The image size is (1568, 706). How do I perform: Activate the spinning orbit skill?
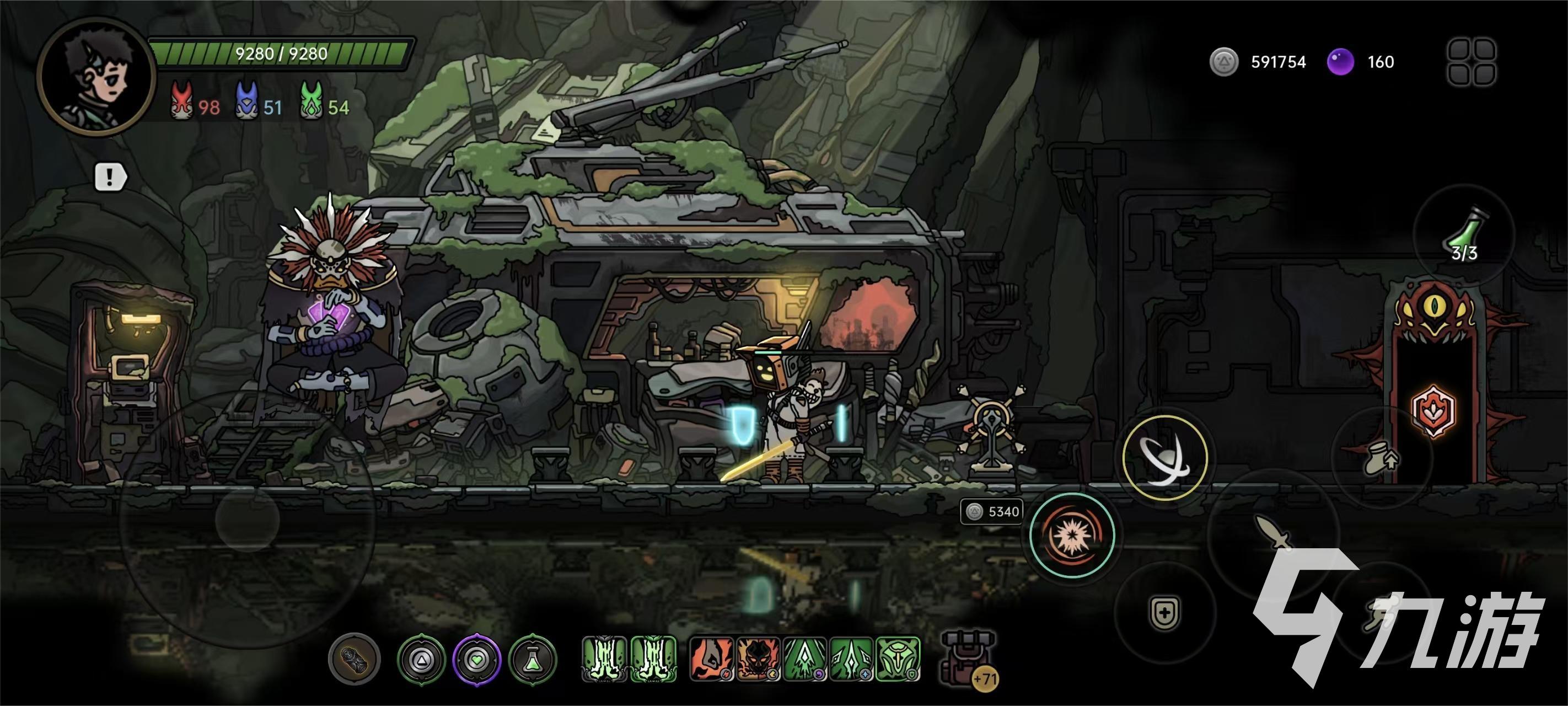point(1164,457)
